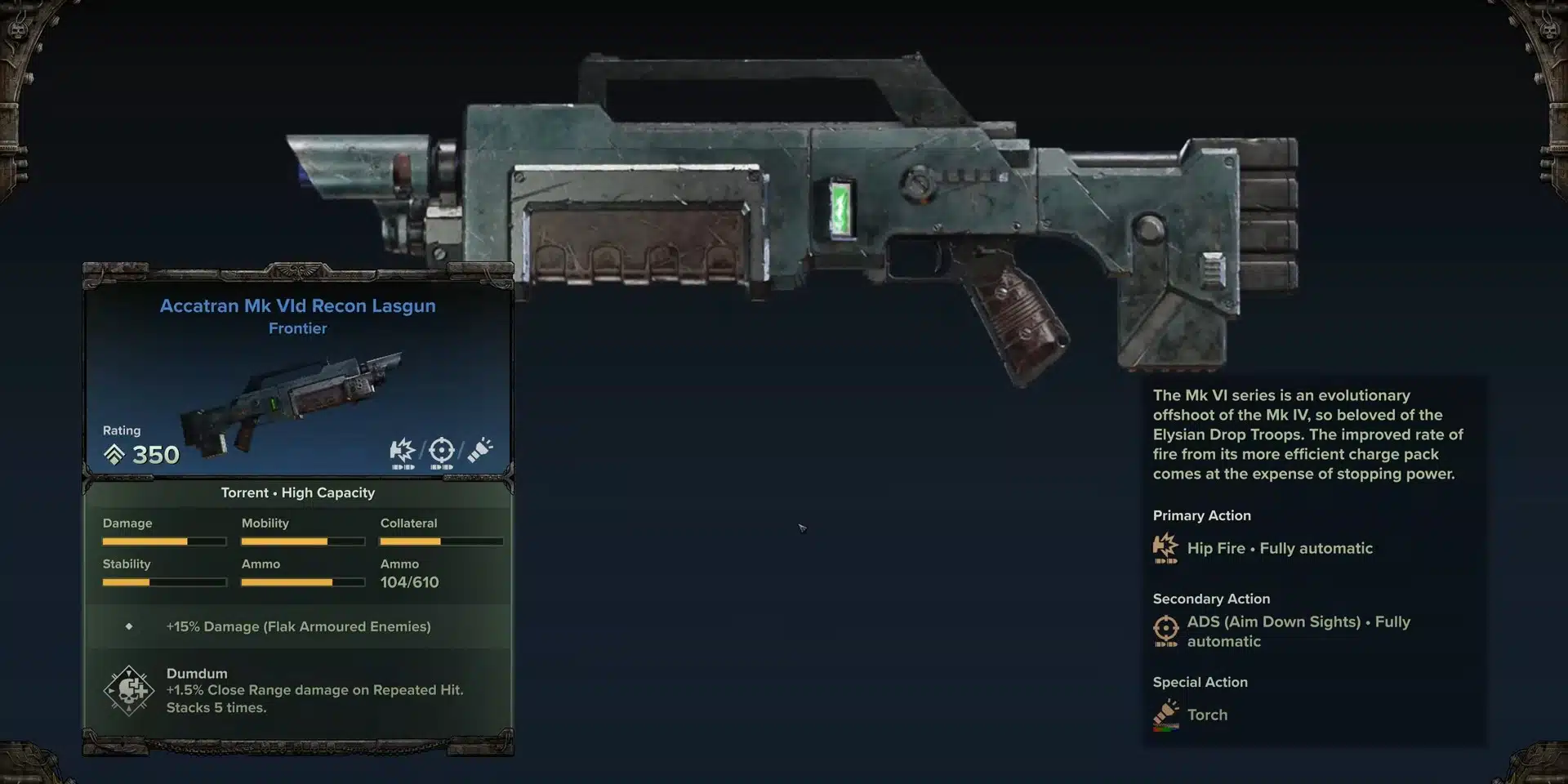Select the +15% Damage Flak Armoured perk row
This screenshot has height=784, width=1568.
[298, 626]
